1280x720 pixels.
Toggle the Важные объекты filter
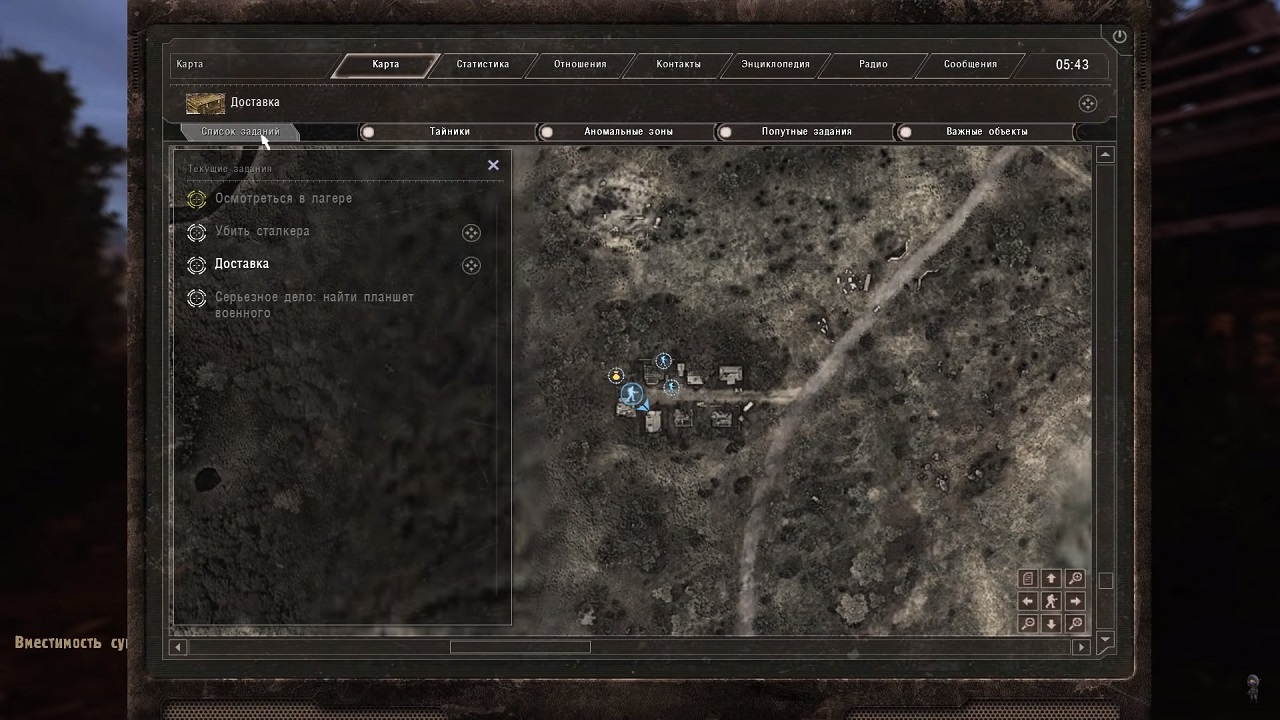pyautogui.click(x=905, y=132)
